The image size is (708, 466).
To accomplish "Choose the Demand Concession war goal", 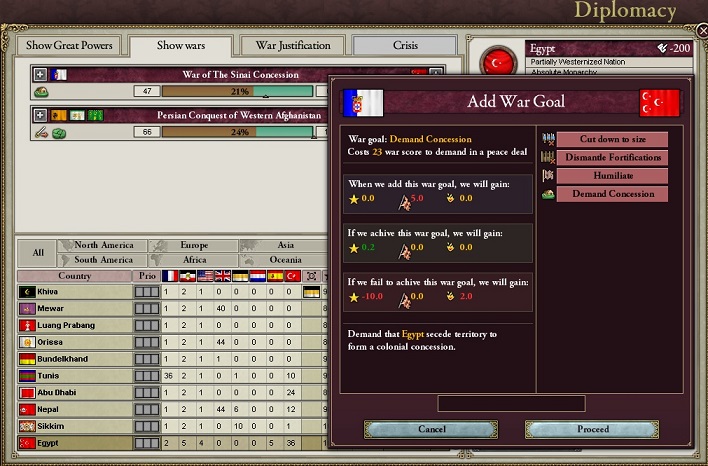I will 612,194.
